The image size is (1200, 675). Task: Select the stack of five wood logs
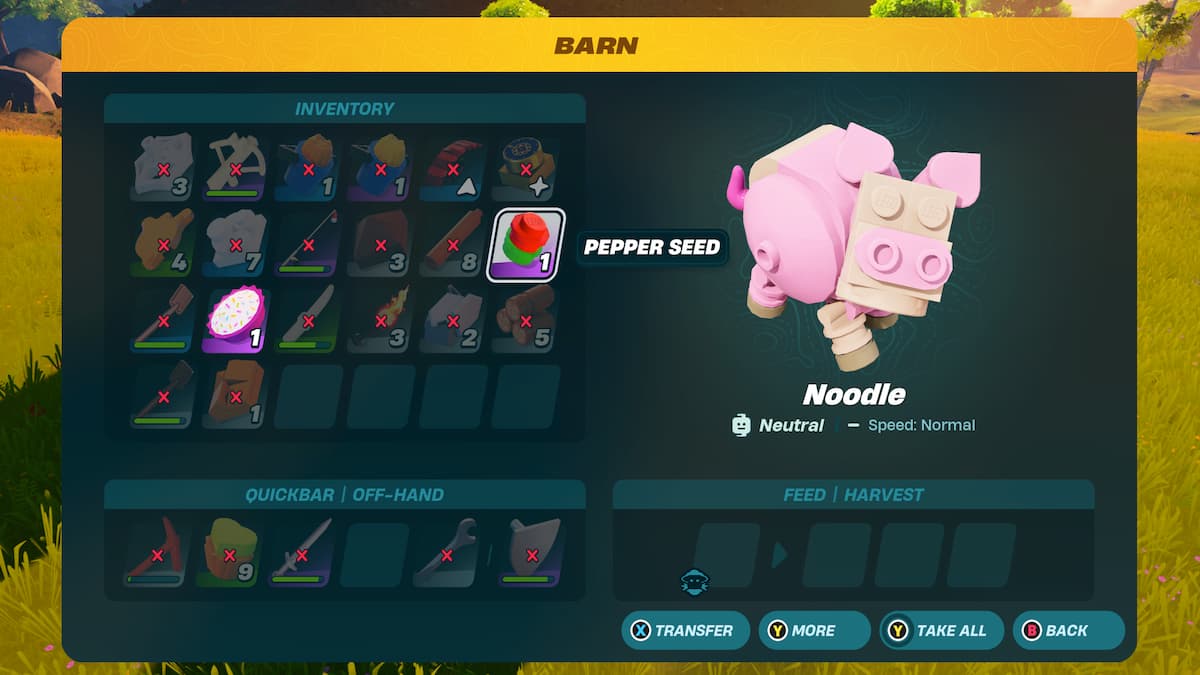point(526,321)
